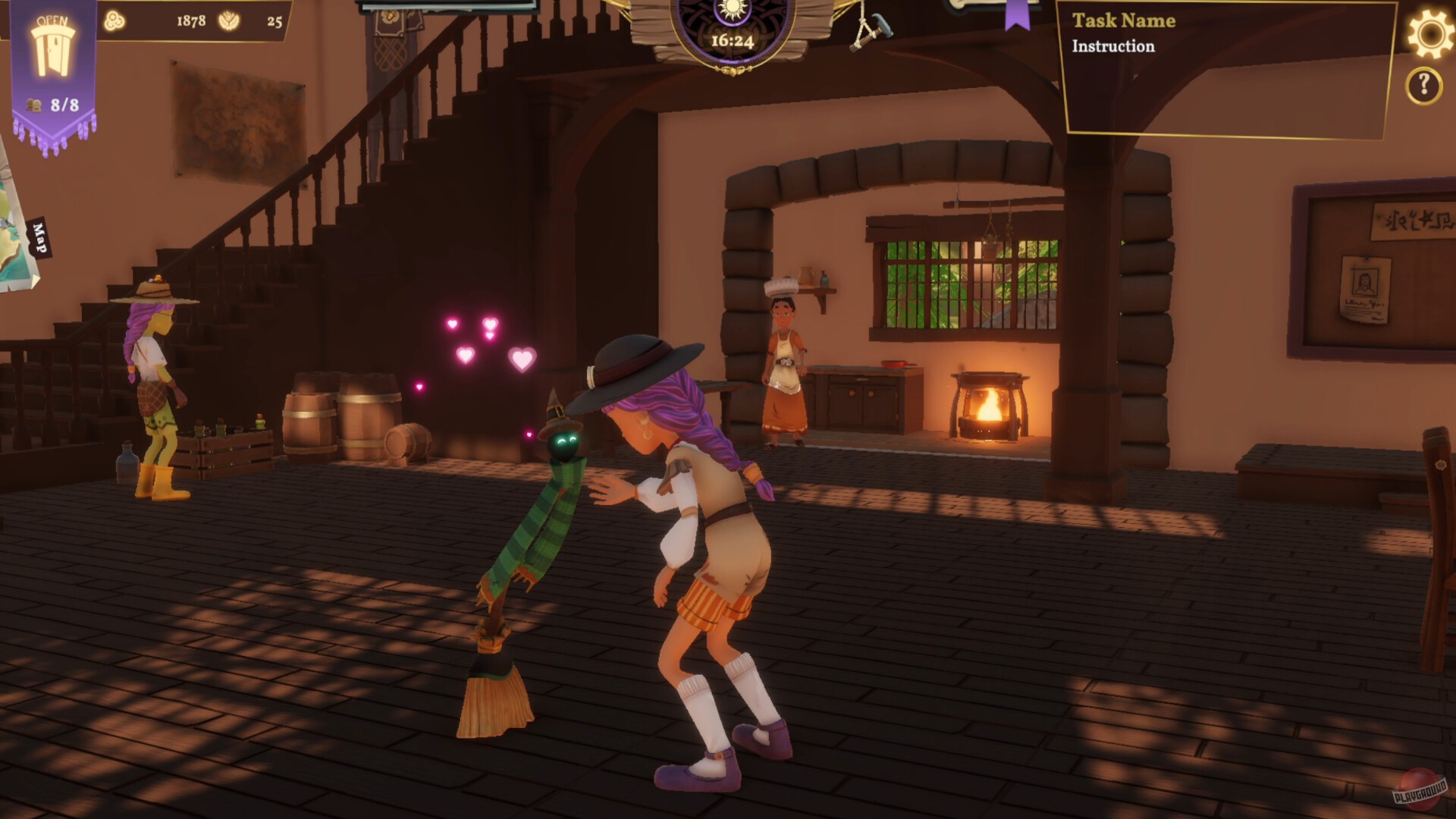Click the coin currency icon showing 1878
Image resolution: width=1456 pixels, height=819 pixels.
click(x=114, y=21)
